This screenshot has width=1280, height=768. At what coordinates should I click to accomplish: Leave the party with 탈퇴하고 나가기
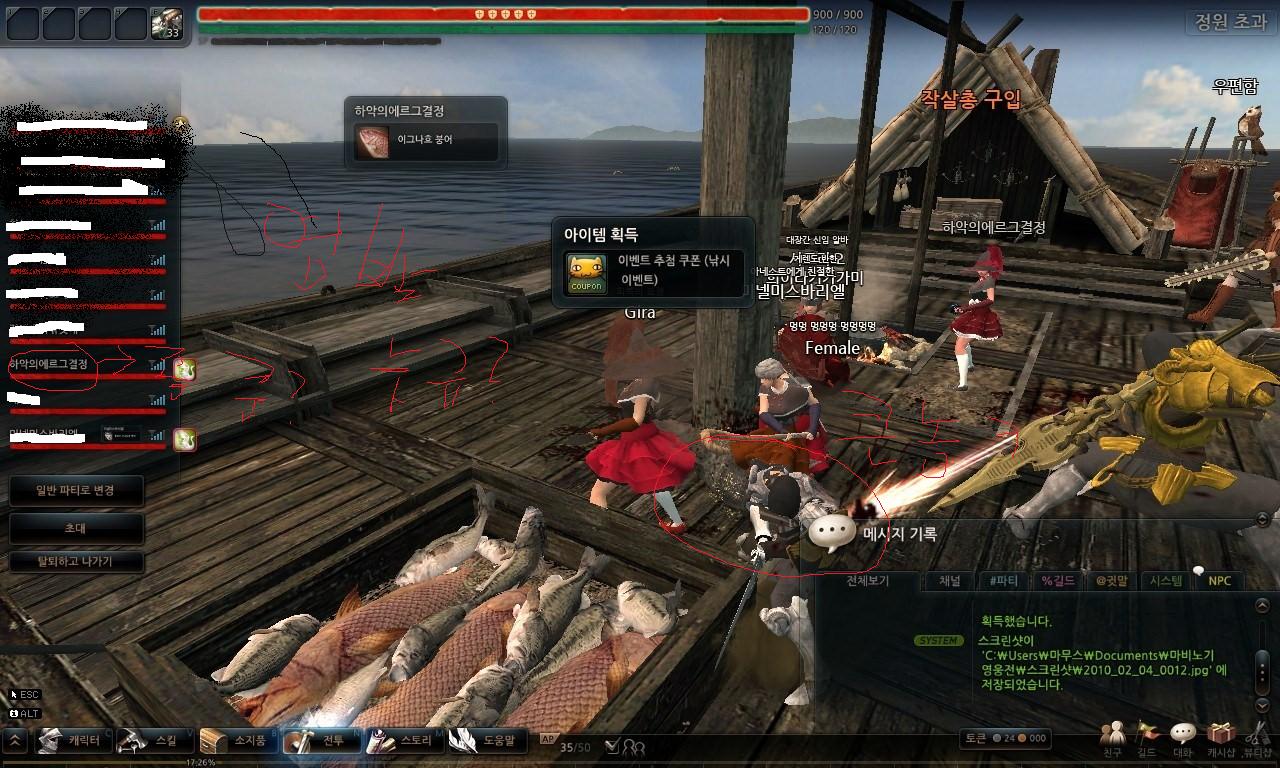coord(76,562)
